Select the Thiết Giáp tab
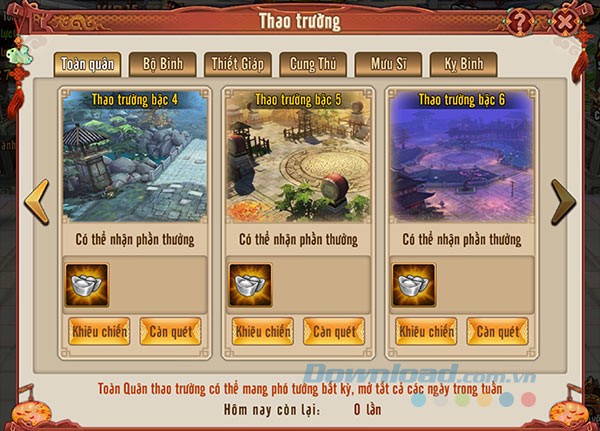 (x=237, y=64)
